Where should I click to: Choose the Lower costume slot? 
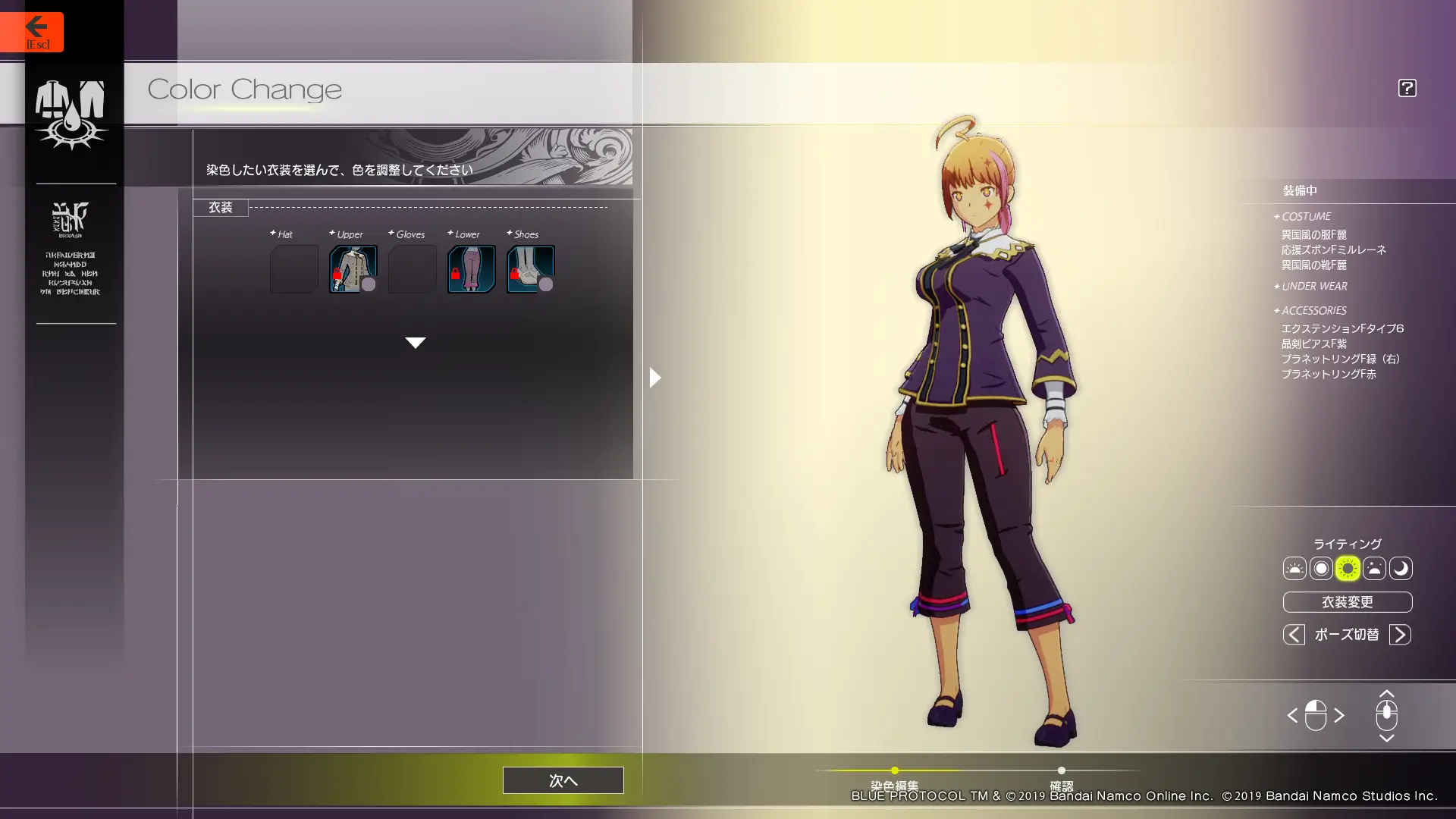tap(471, 268)
